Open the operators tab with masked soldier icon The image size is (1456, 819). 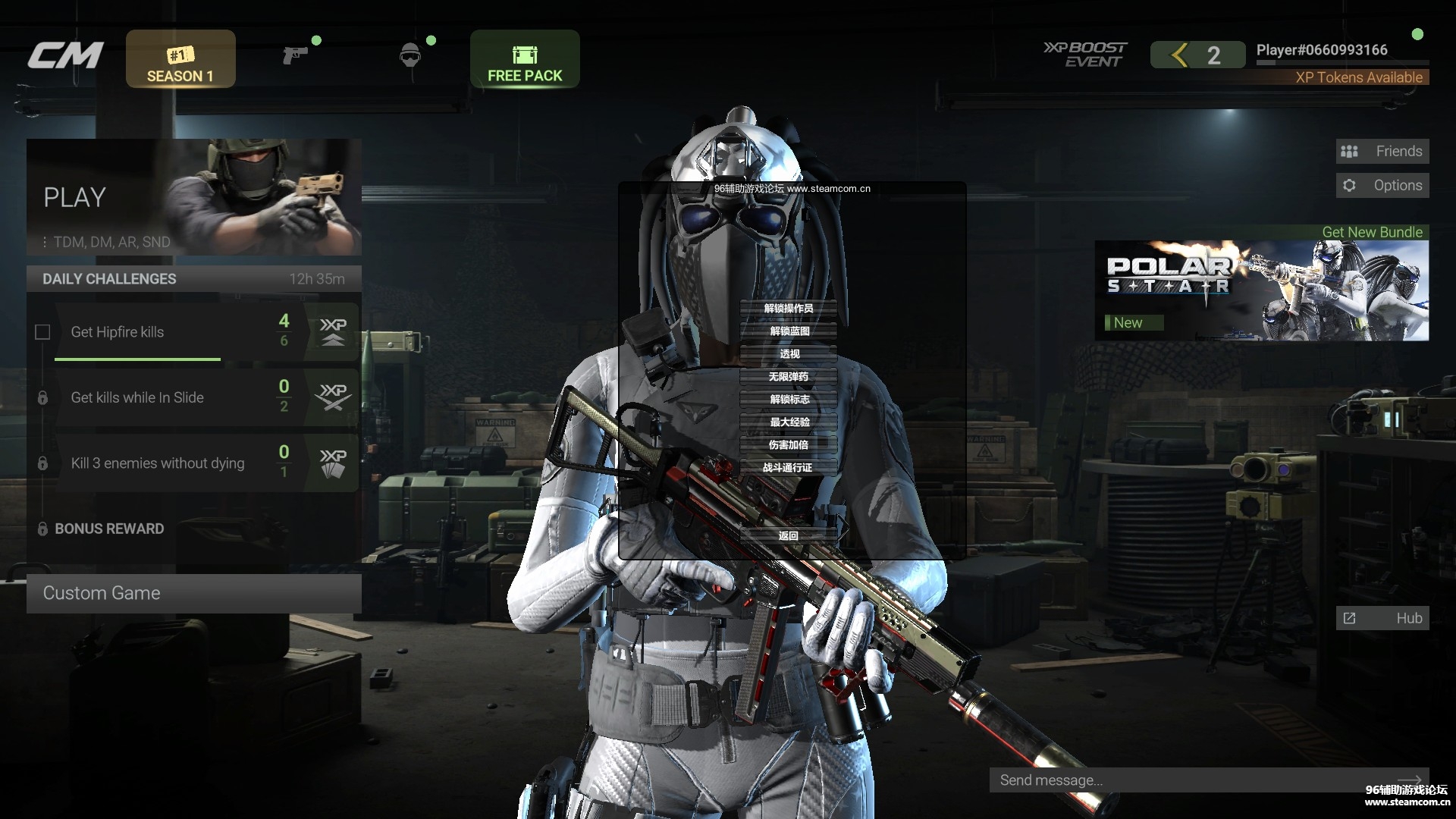(x=409, y=55)
